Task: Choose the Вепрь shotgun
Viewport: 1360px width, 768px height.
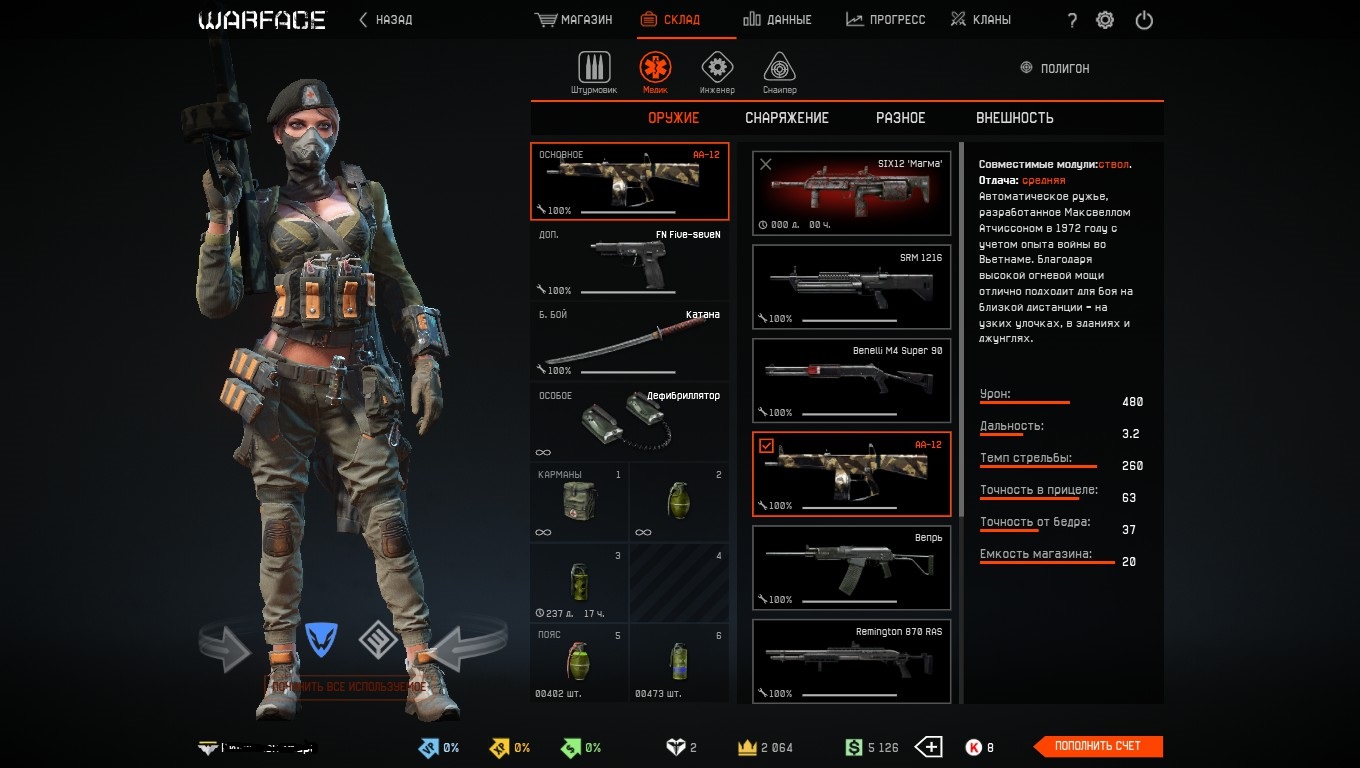Action: (851, 568)
